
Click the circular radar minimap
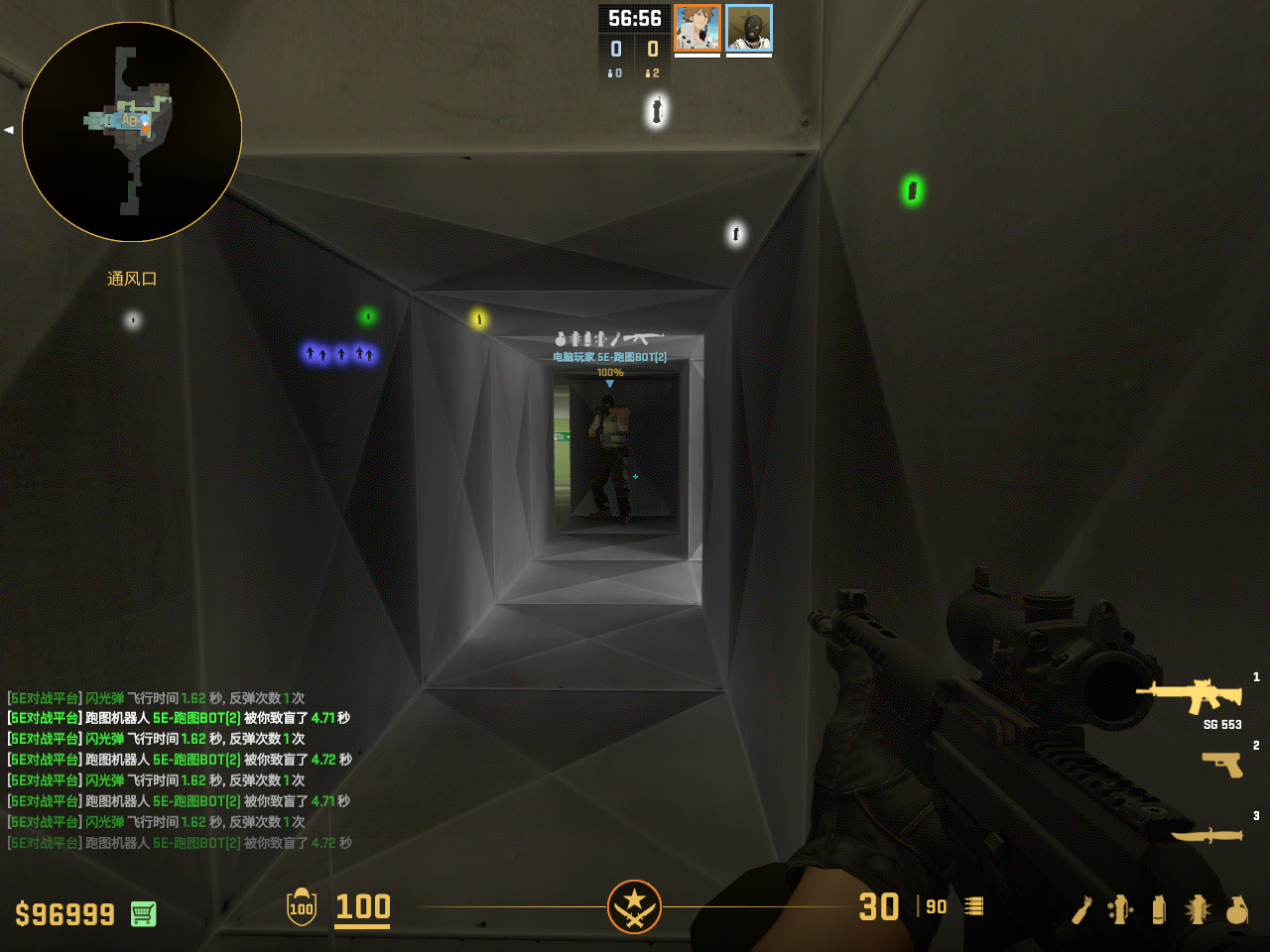click(132, 132)
